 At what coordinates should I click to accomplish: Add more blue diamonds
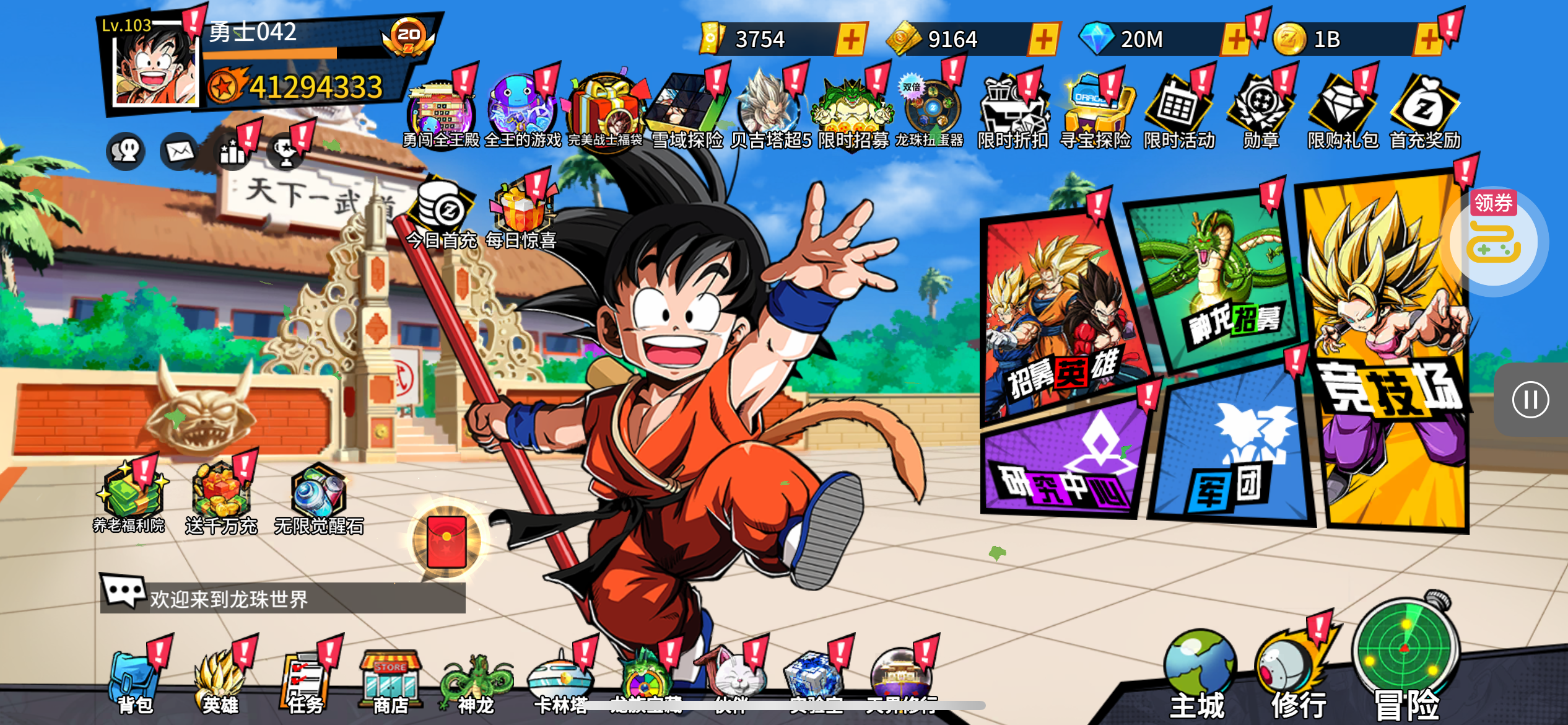coord(1234,40)
